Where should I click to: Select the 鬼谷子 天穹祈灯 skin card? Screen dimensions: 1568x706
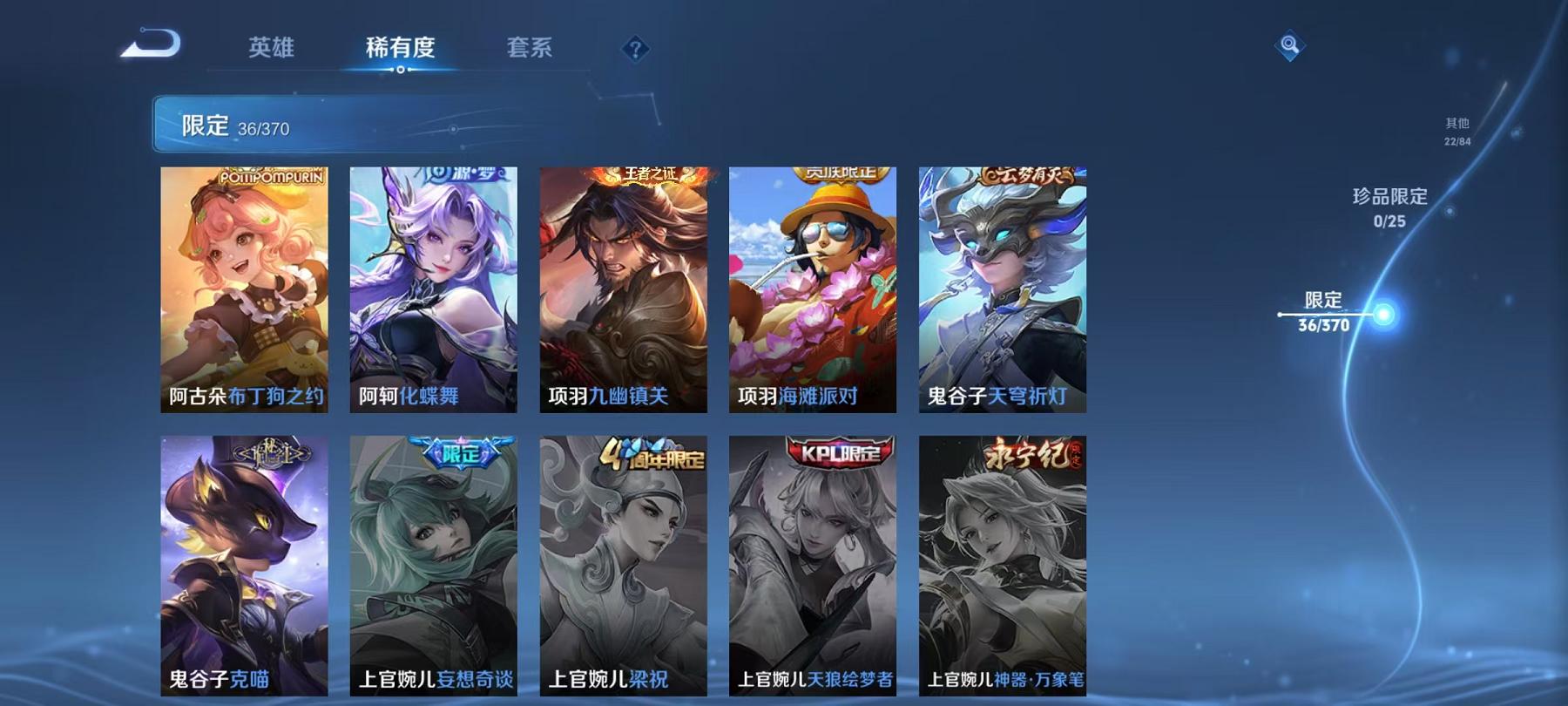click(x=1003, y=293)
